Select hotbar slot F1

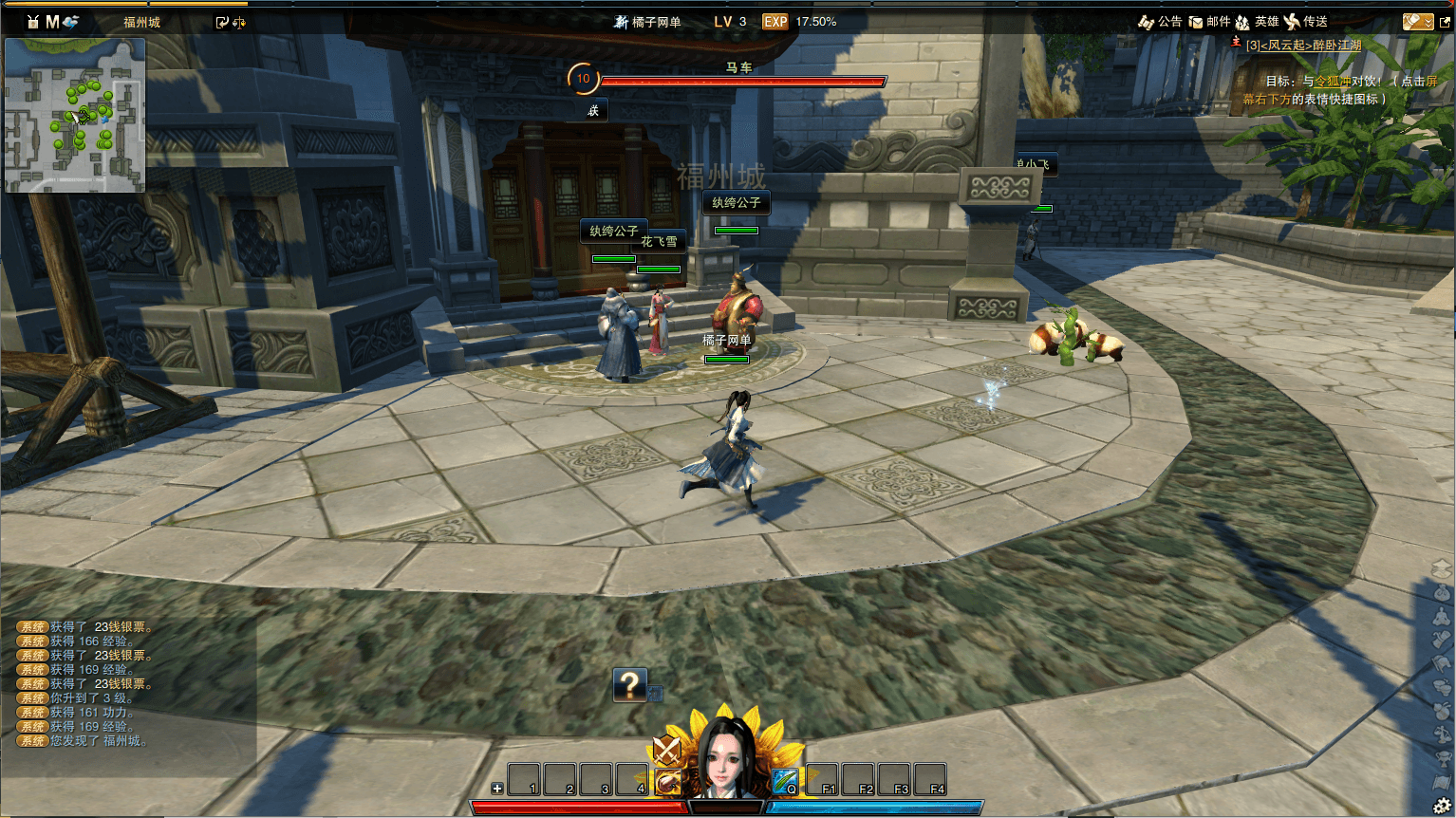click(822, 780)
